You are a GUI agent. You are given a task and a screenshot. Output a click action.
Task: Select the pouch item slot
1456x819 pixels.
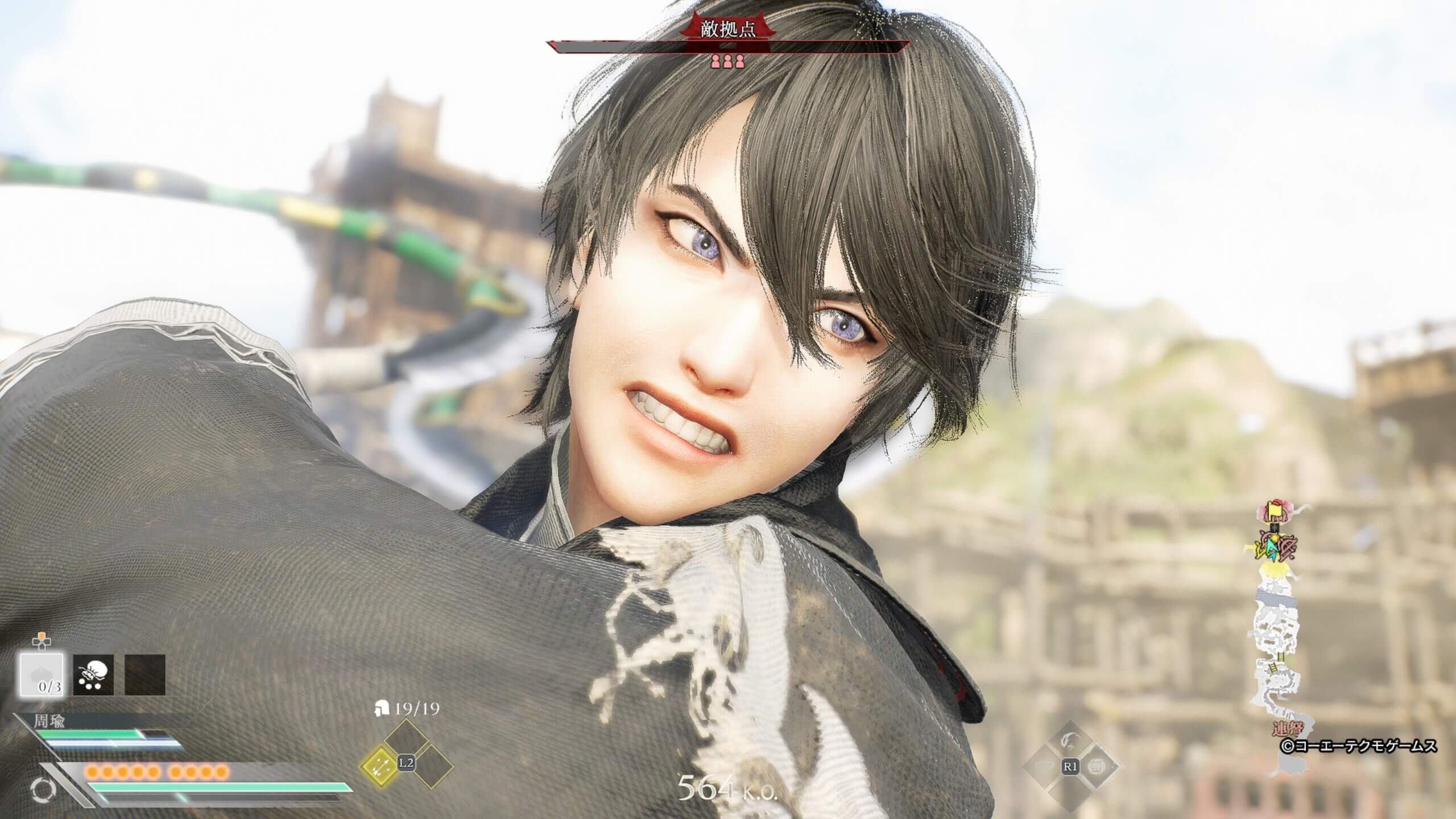coord(93,675)
